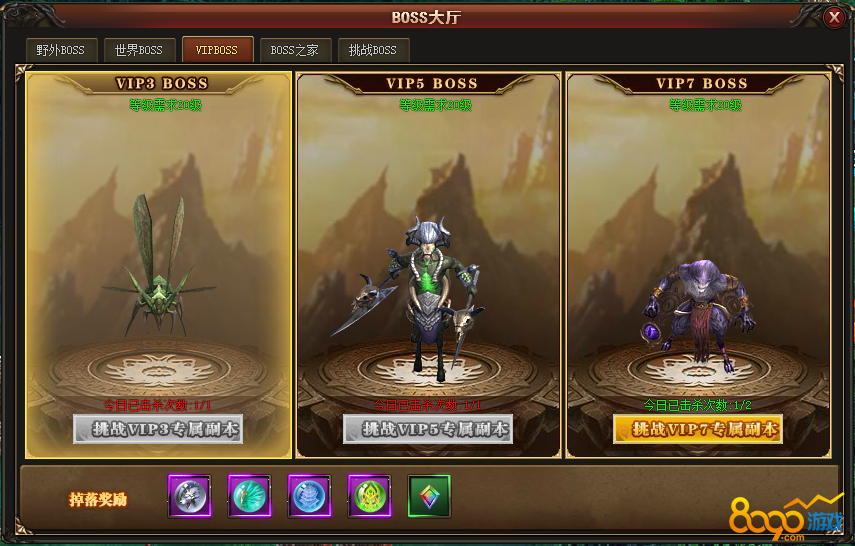Inspect the rainbow gem drop reward
855x546 pixels.
coord(429,496)
